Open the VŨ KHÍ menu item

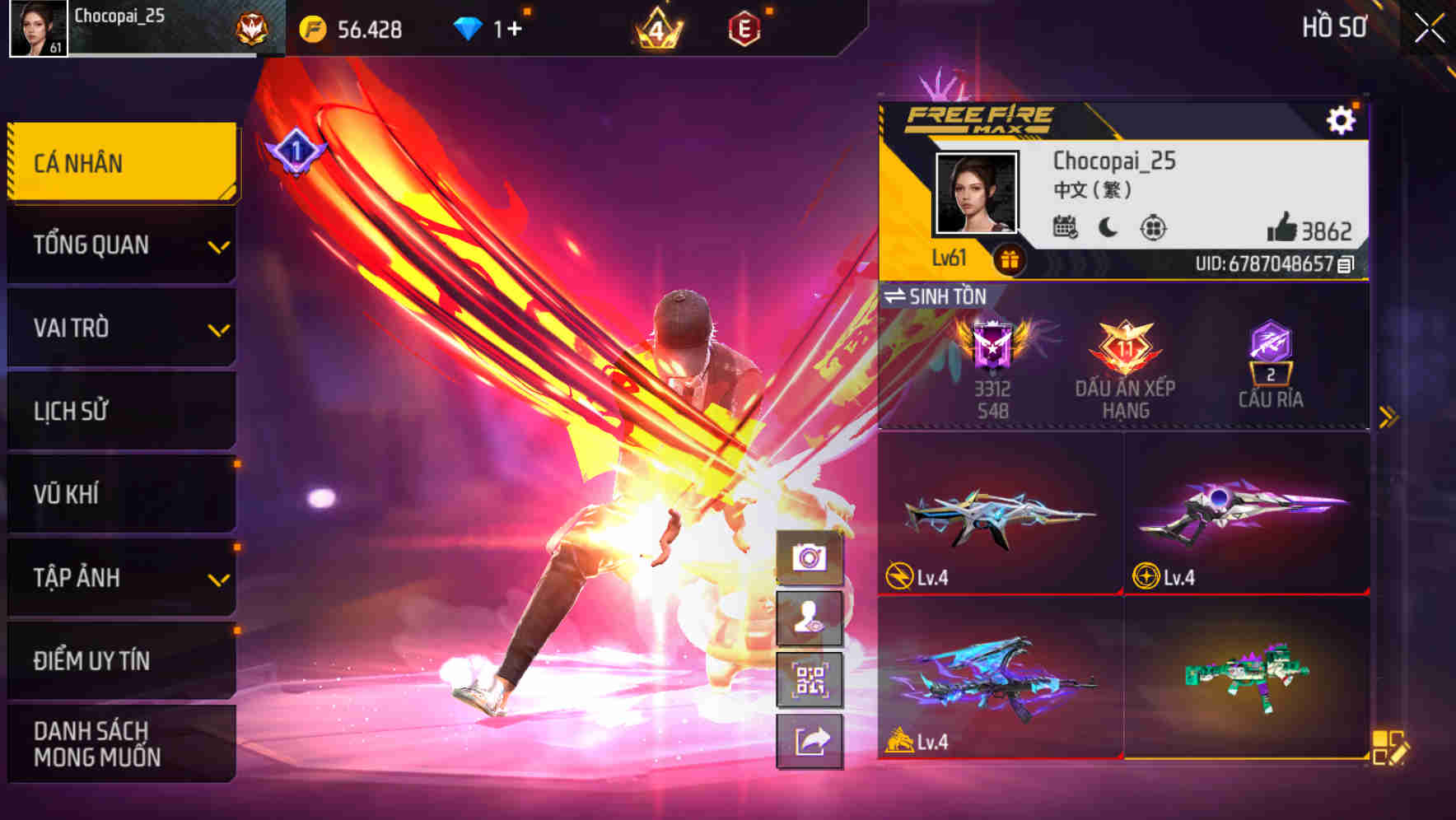tap(120, 494)
